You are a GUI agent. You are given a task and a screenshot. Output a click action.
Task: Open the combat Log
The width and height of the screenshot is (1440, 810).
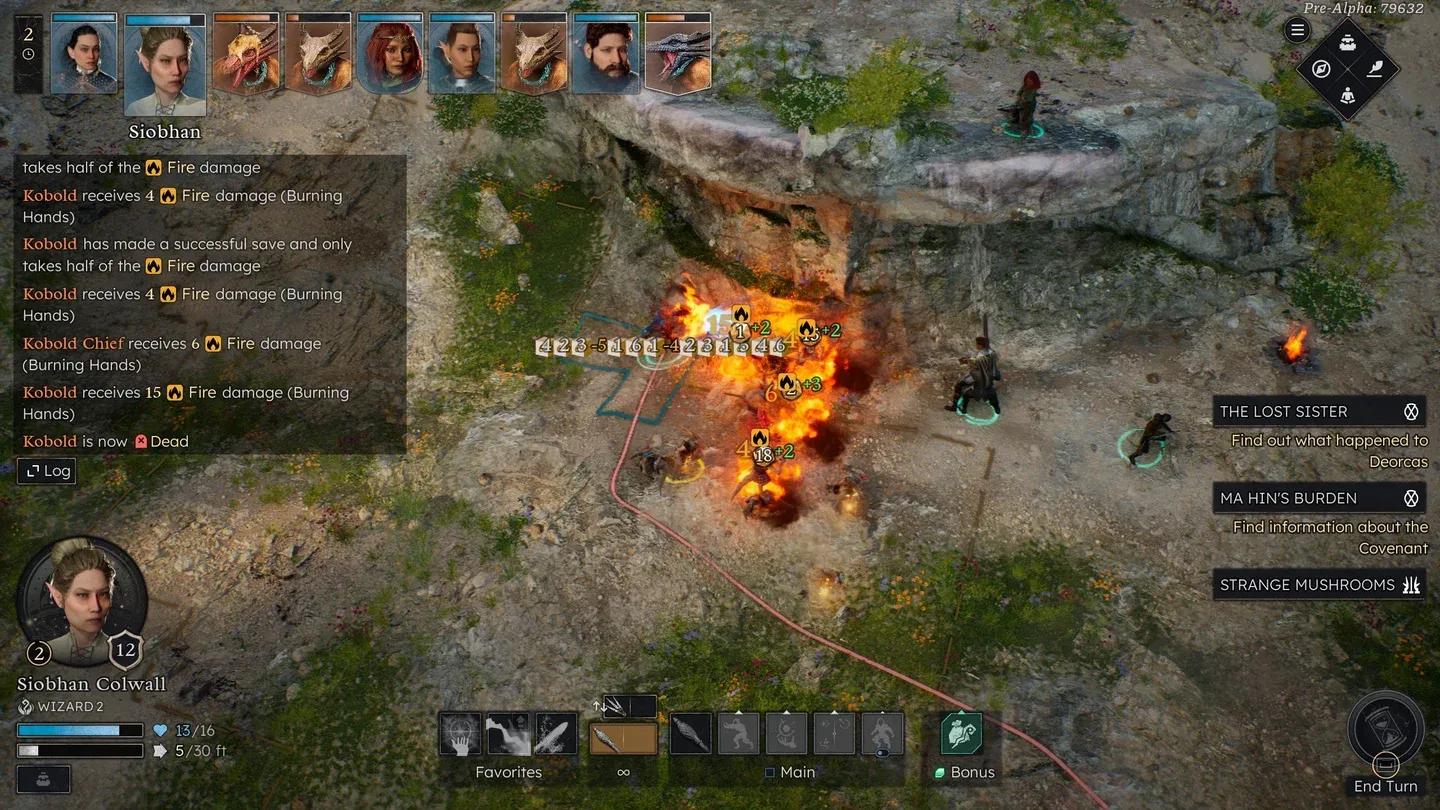pyautogui.click(x=46, y=471)
